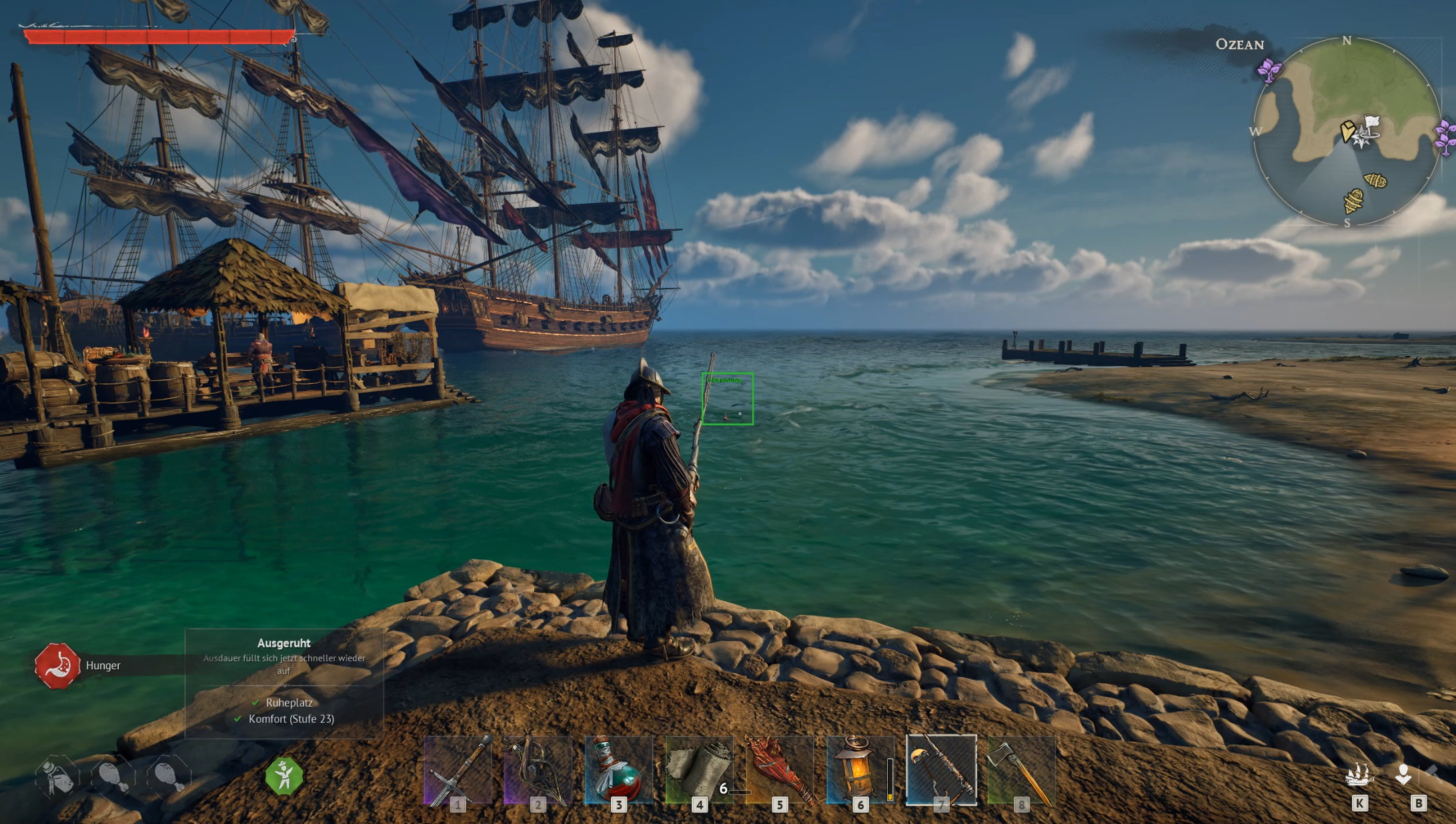Click the lower ship marker on minimap

point(1353,200)
